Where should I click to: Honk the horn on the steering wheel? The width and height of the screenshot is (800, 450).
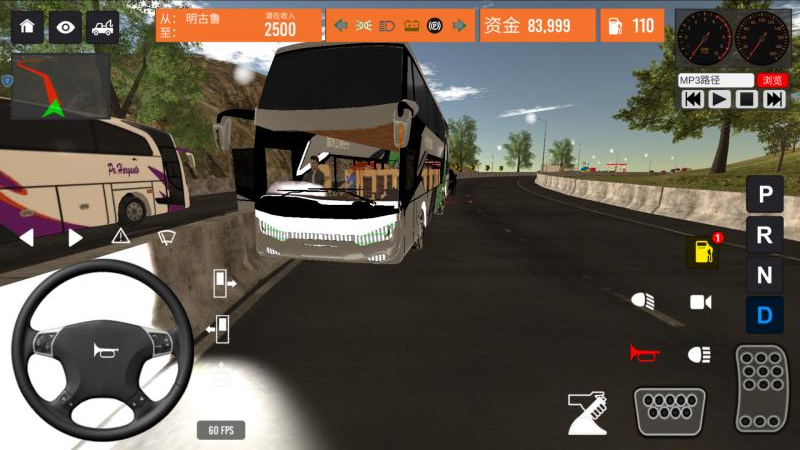(x=102, y=350)
